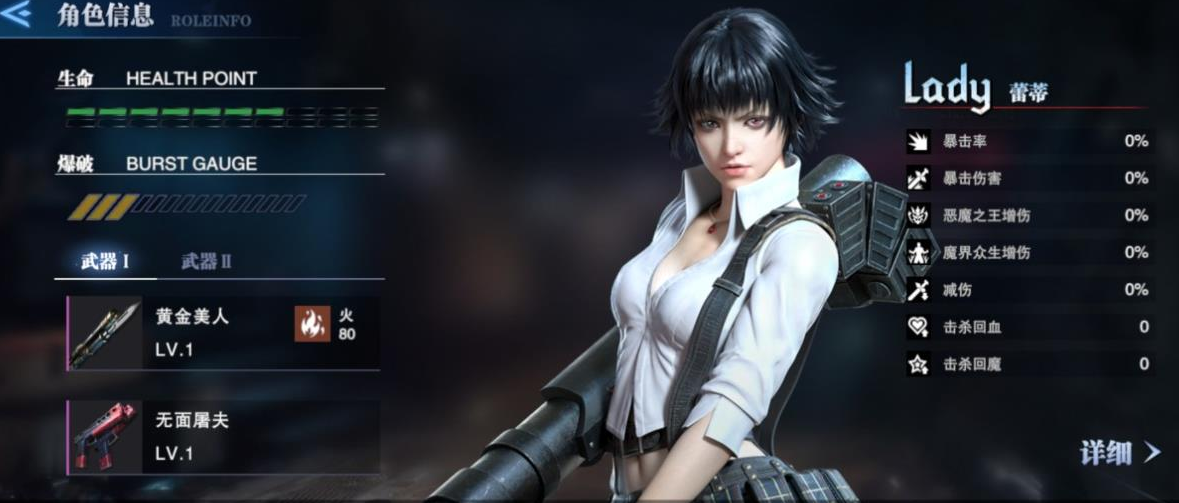Click the fire element icon
The height and width of the screenshot is (503, 1179).
(312, 324)
